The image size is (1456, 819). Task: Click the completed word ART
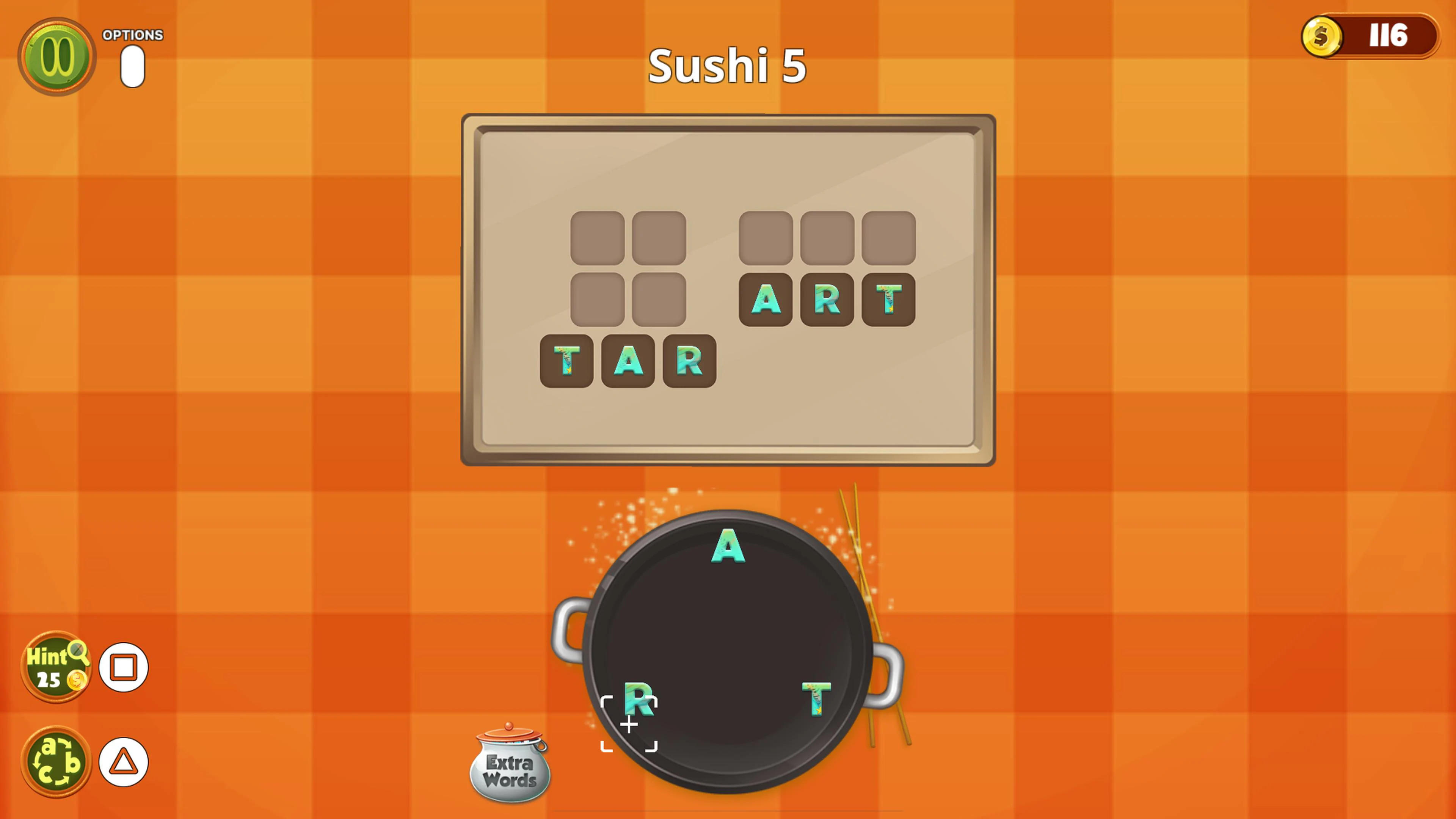(x=826, y=300)
